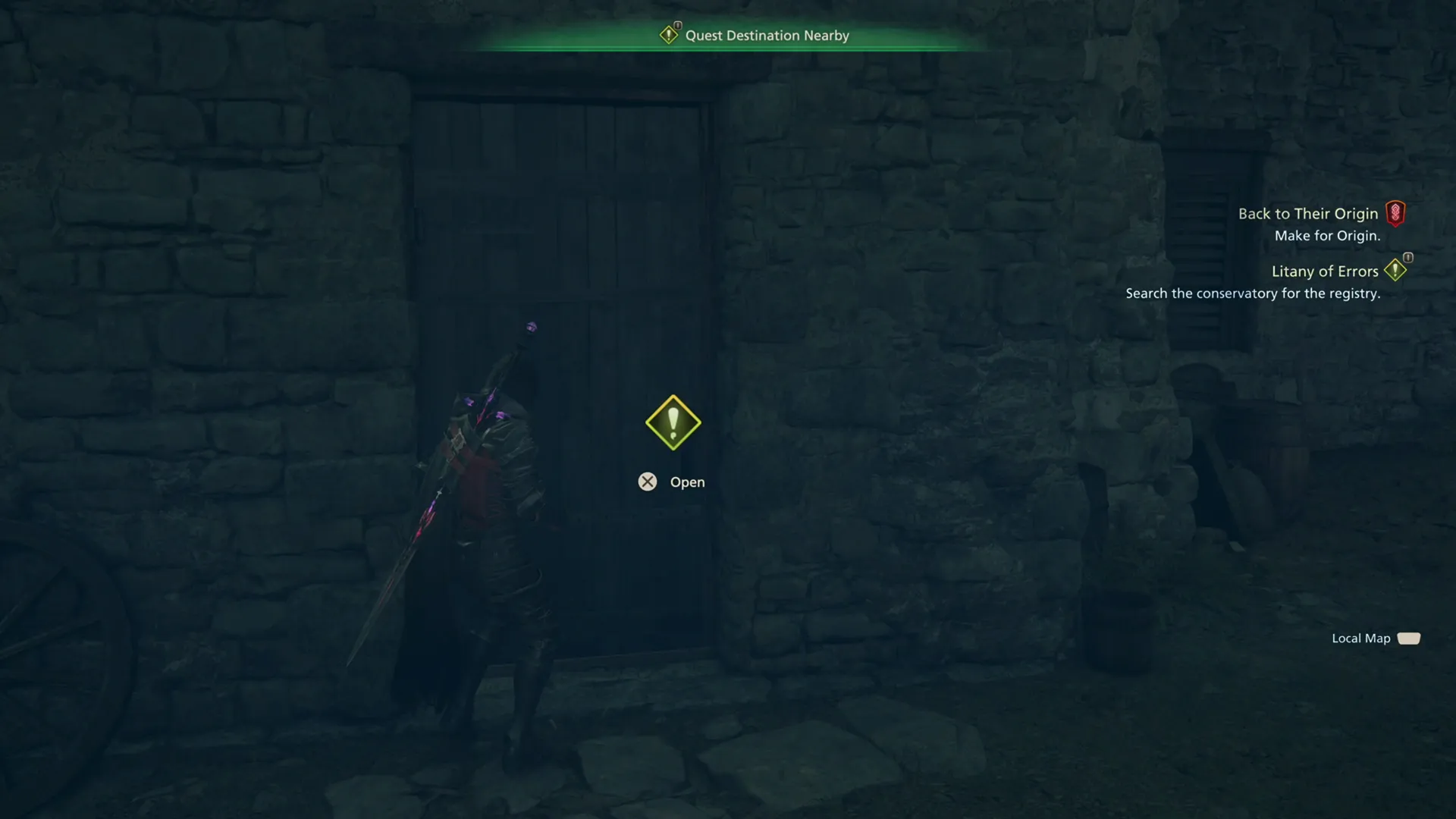Click the yellow diamond icon beside Litany of Errors

pos(1396,270)
